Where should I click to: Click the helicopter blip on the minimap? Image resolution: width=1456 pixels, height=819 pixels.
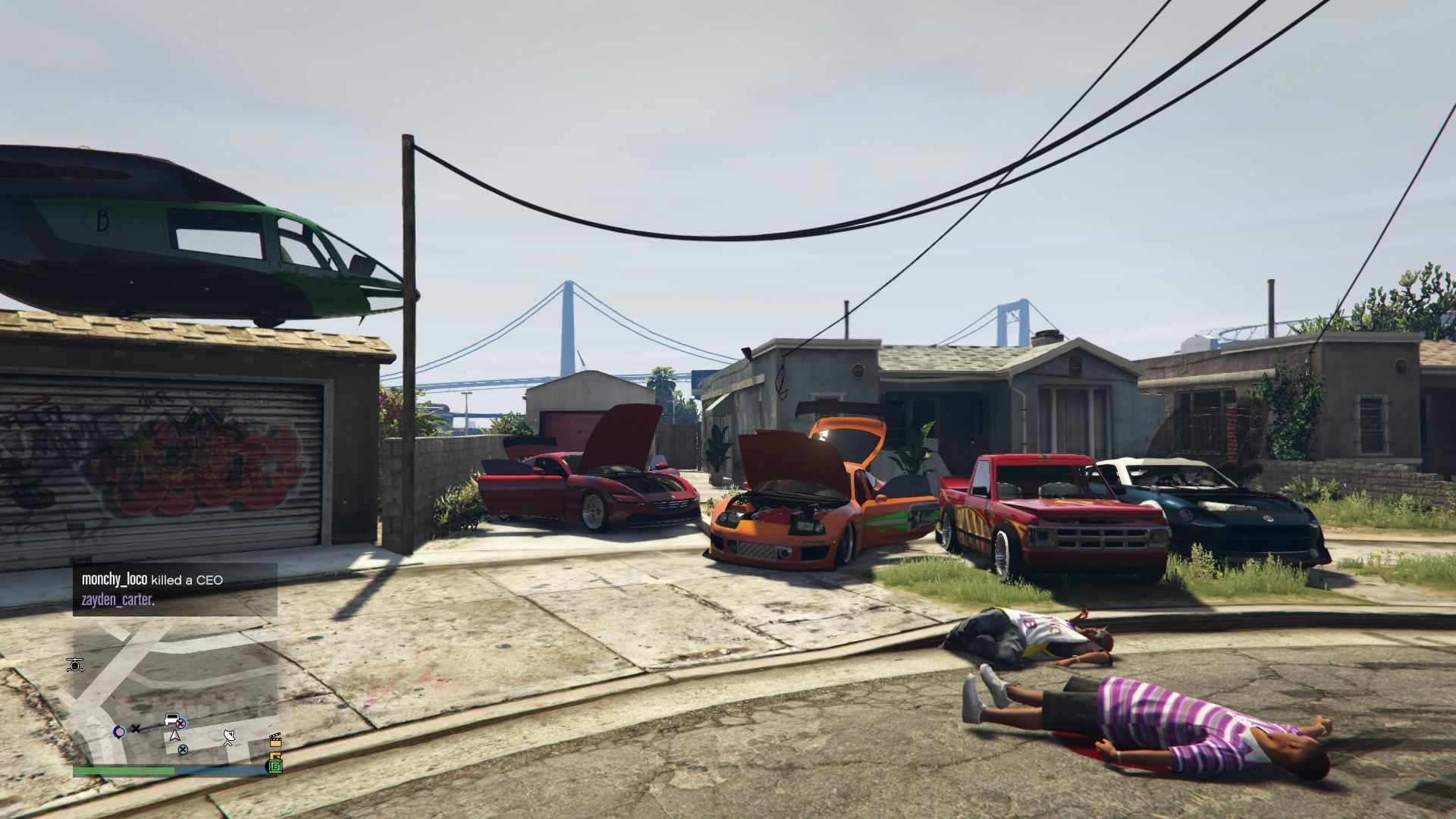[x=74, y=664]
